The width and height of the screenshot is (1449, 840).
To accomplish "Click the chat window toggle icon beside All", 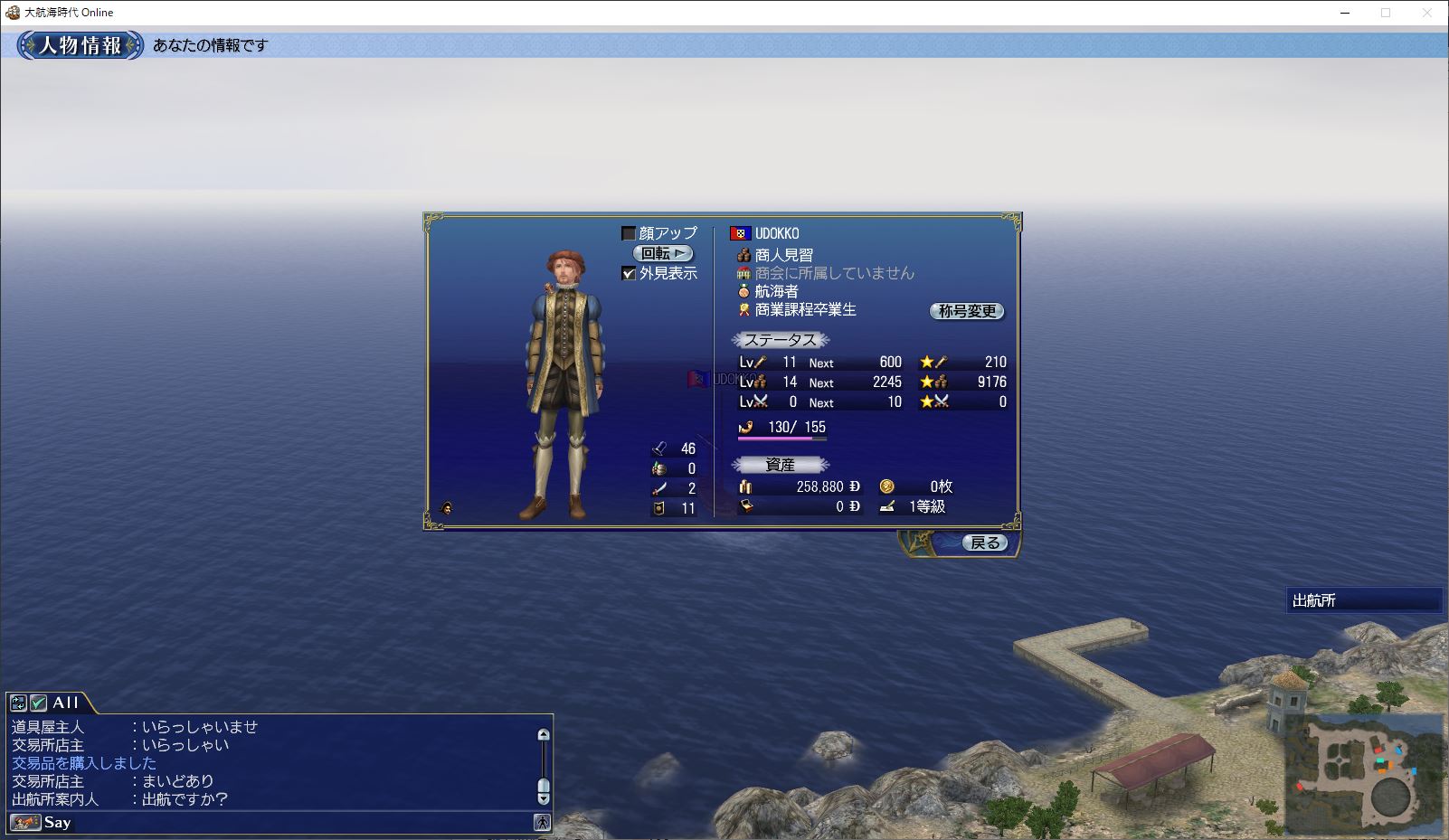I will click(17, 703).
